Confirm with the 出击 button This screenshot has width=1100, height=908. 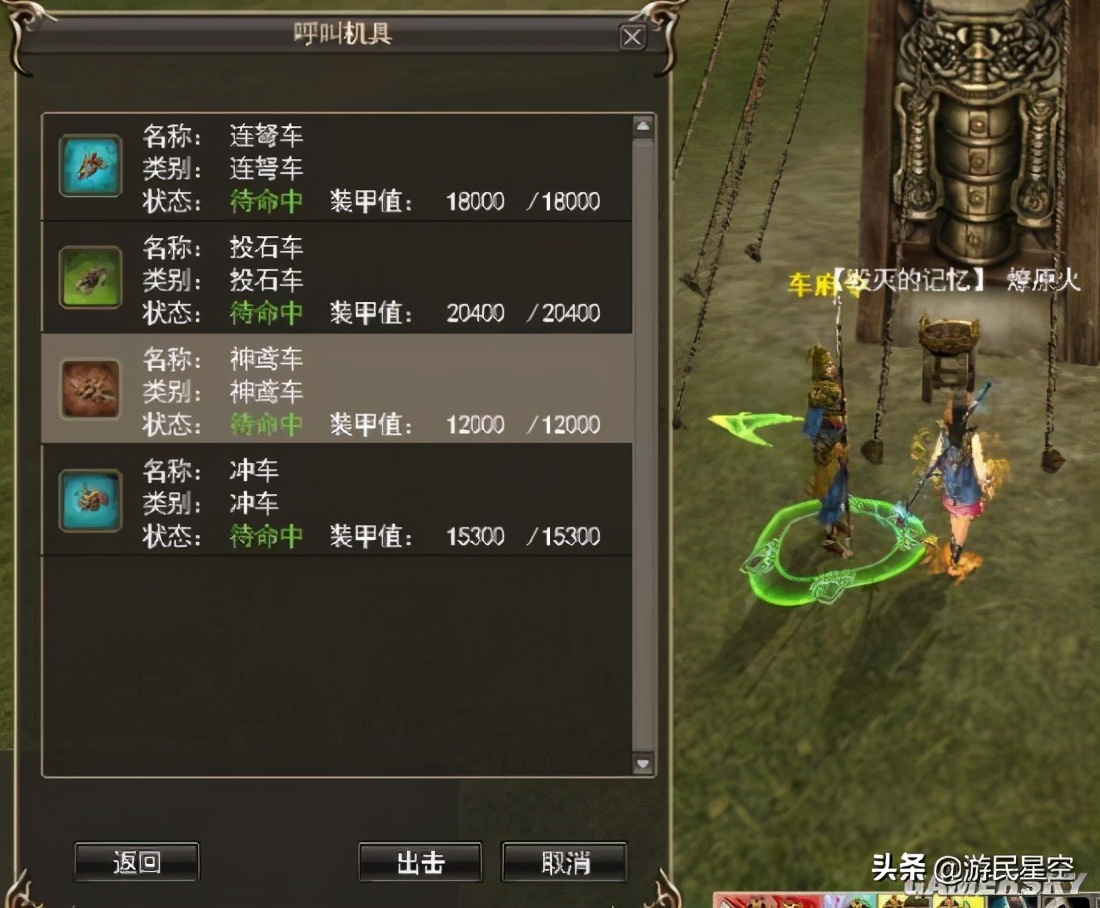(x=420, y=862)
